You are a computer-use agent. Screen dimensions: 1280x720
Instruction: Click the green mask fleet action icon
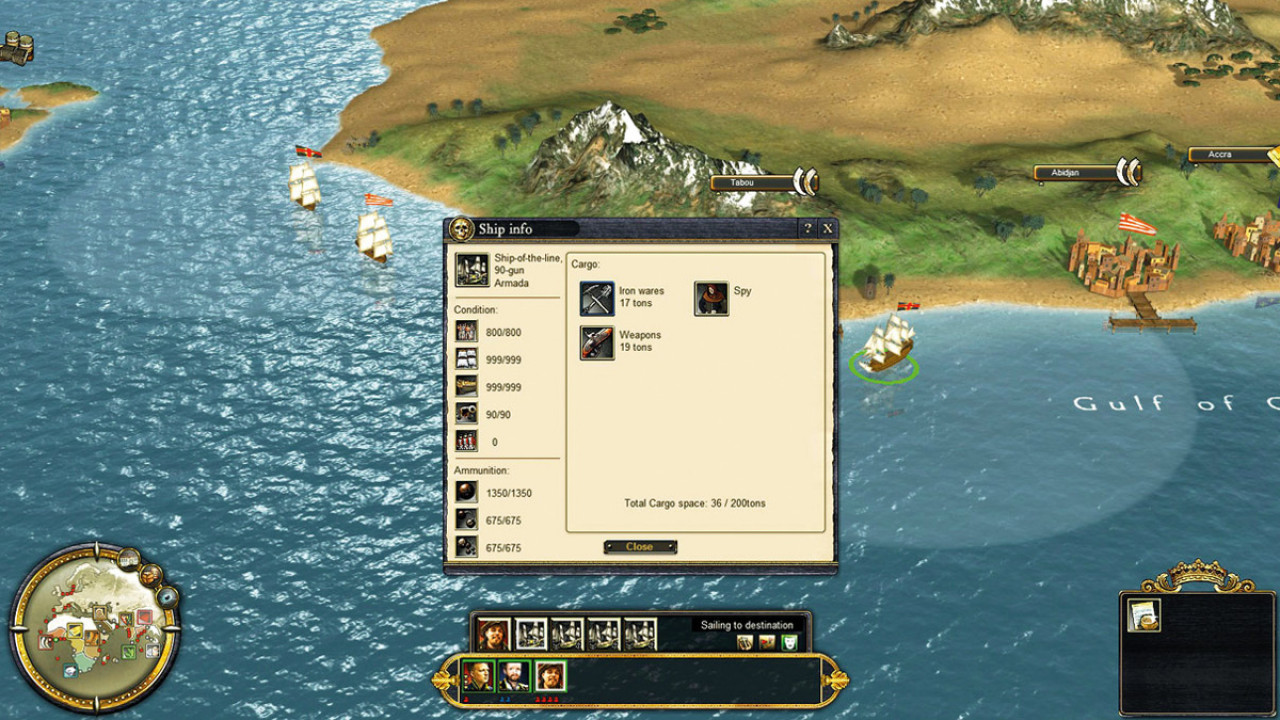tap(789, 642)
